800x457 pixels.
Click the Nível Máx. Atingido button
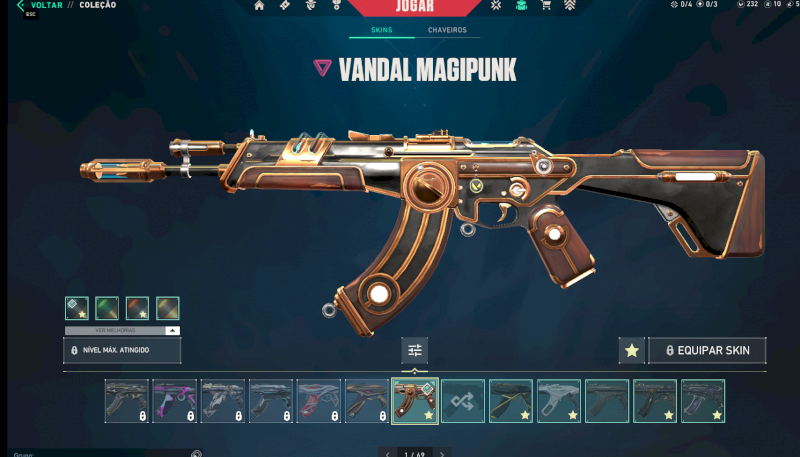point(122,350)
